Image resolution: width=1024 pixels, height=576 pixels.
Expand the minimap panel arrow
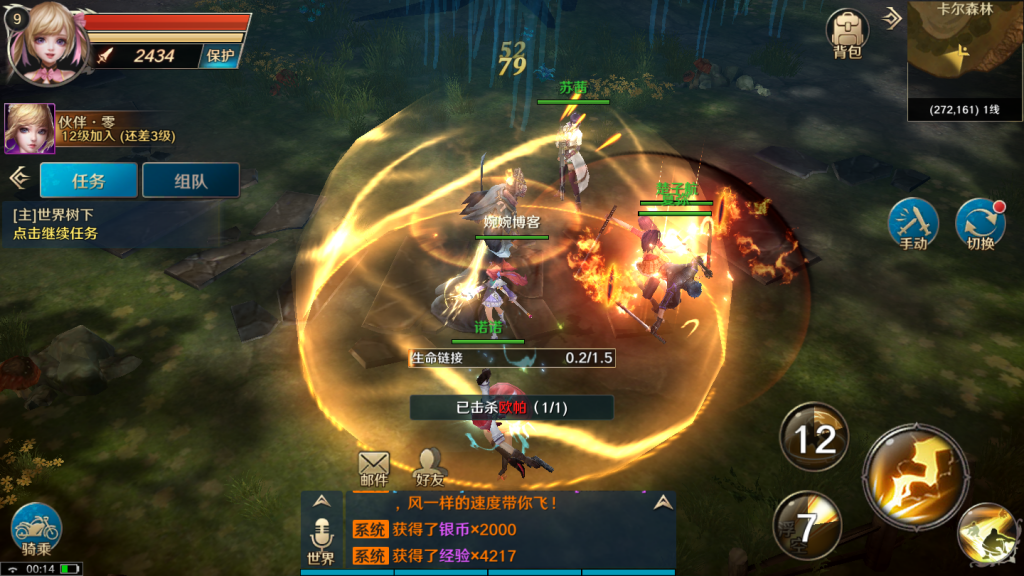(x=893, y=17)
